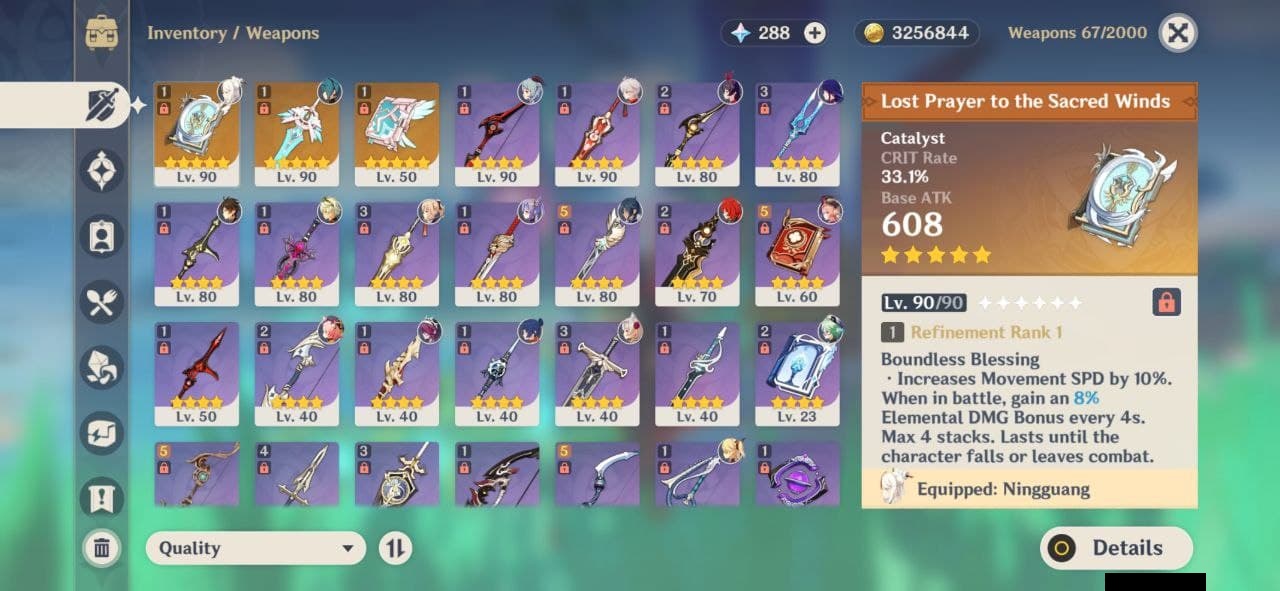
Task: Click the backpack inventory icon
Action: click(x=102, y=33)
